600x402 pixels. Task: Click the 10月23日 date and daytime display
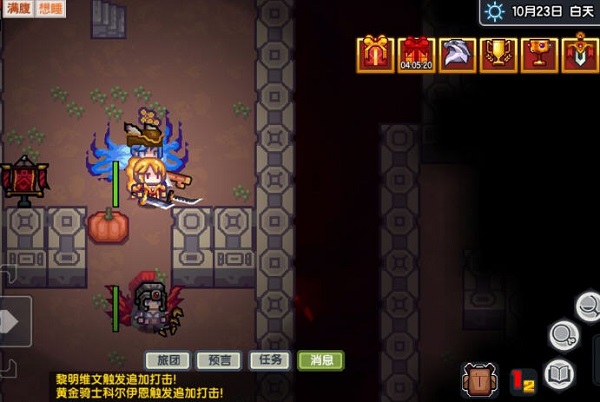(540, 12)
